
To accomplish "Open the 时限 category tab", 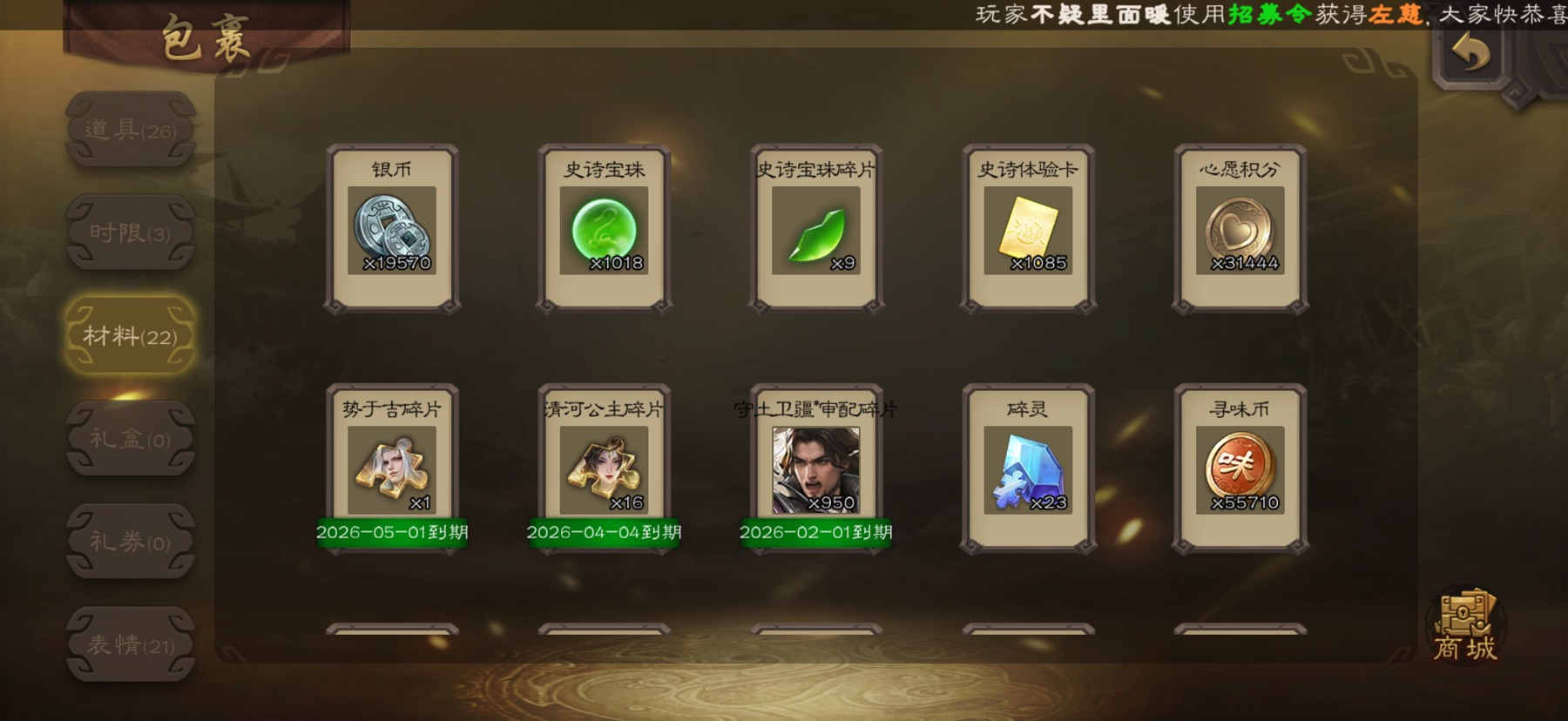I will point(131,232).
